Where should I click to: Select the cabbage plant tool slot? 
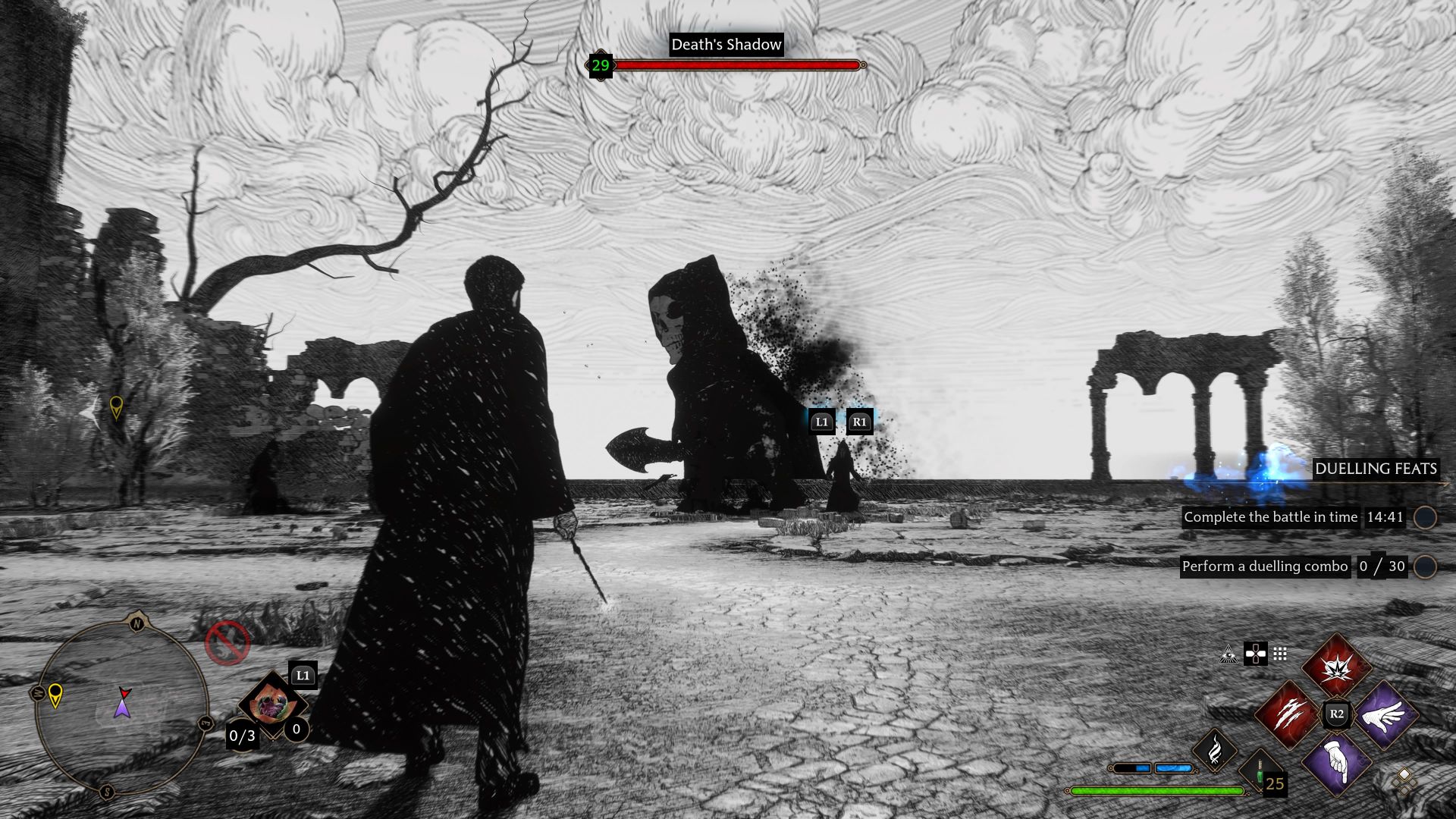pyautogui.click(x=270, y=705)
